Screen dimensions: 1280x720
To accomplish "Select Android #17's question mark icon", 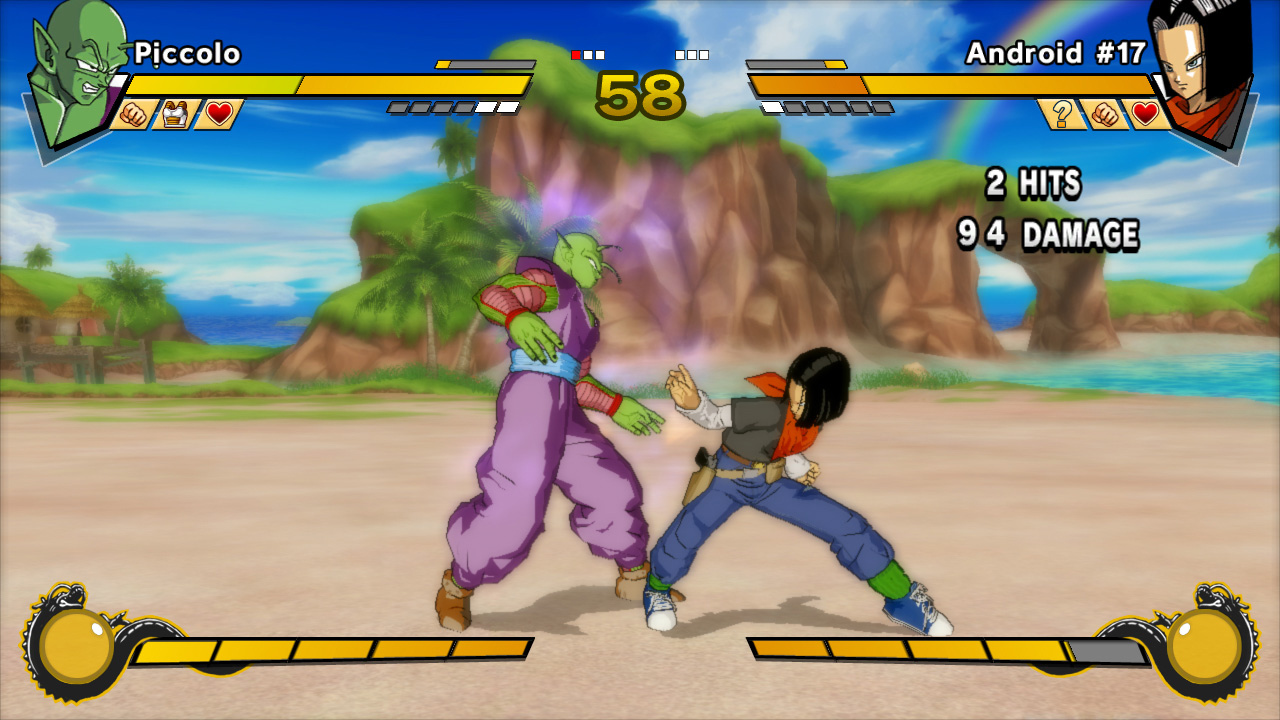I will click(x=1062, y=115).
